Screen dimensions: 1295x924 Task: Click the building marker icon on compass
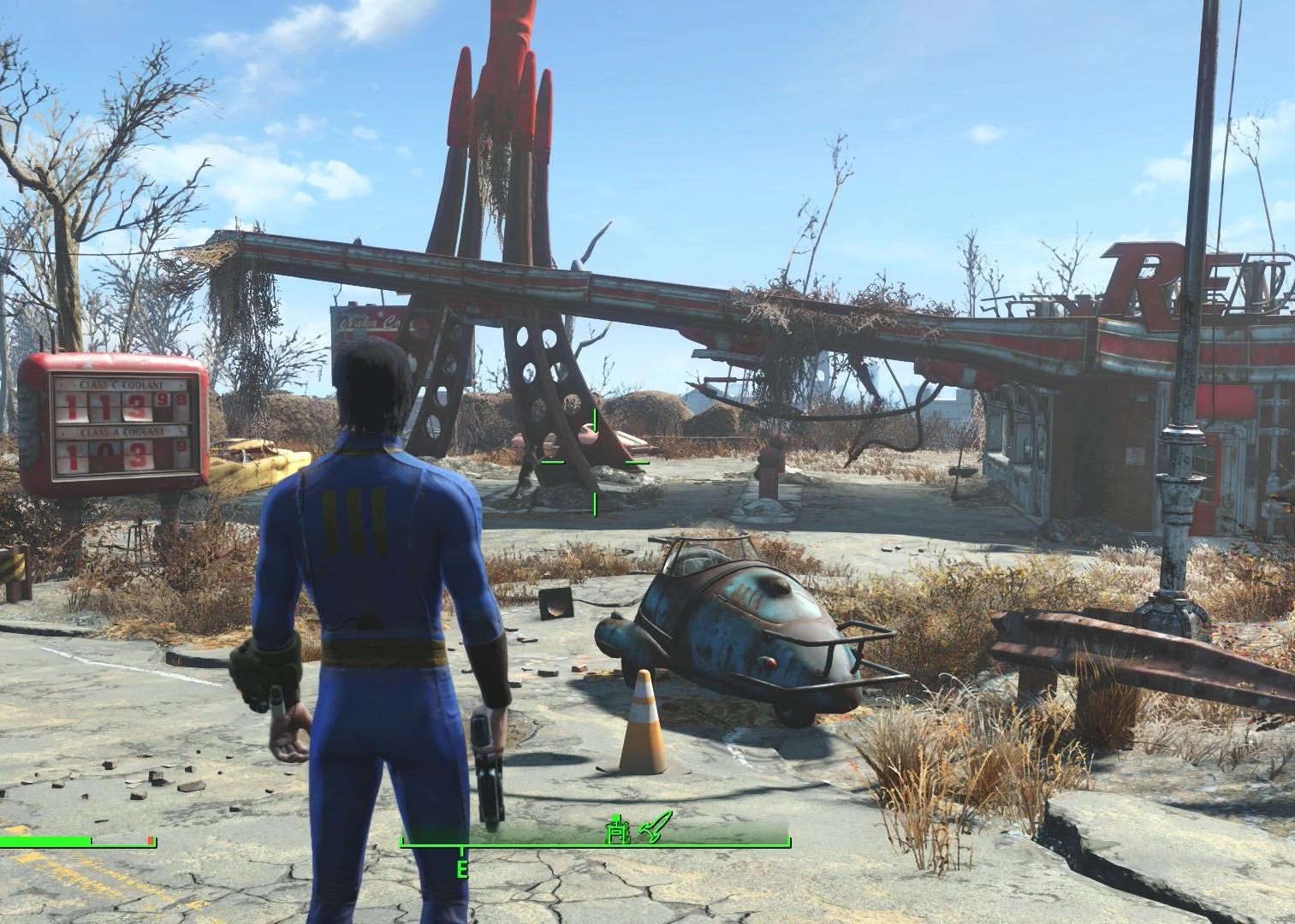tap(615, 829)
